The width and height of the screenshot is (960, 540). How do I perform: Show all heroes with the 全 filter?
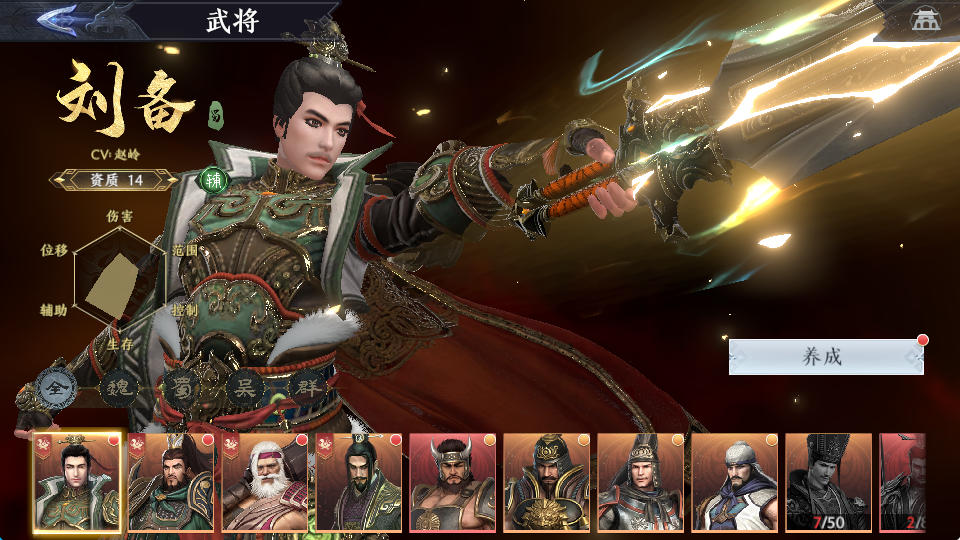point(54,386)
